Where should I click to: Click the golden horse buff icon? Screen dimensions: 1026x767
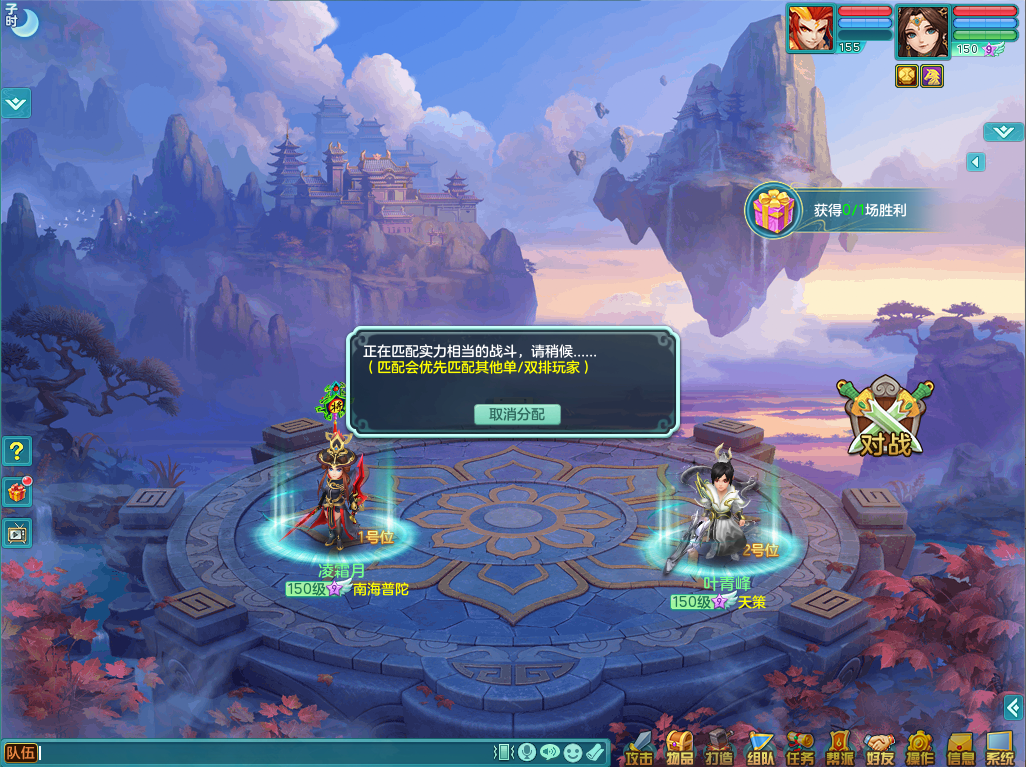(932, 76)
